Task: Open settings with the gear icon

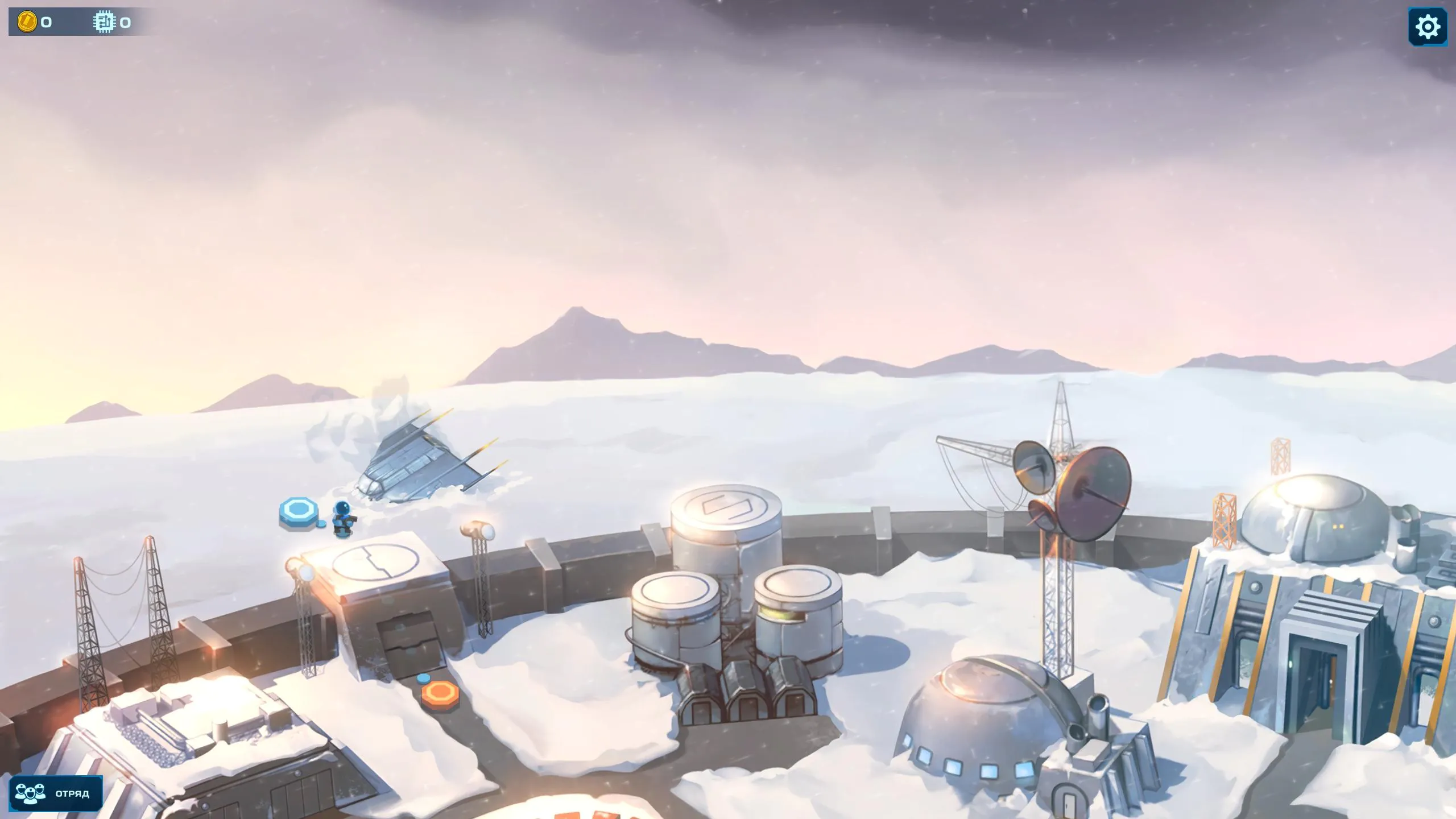Action: click(x=1428, y=27)
